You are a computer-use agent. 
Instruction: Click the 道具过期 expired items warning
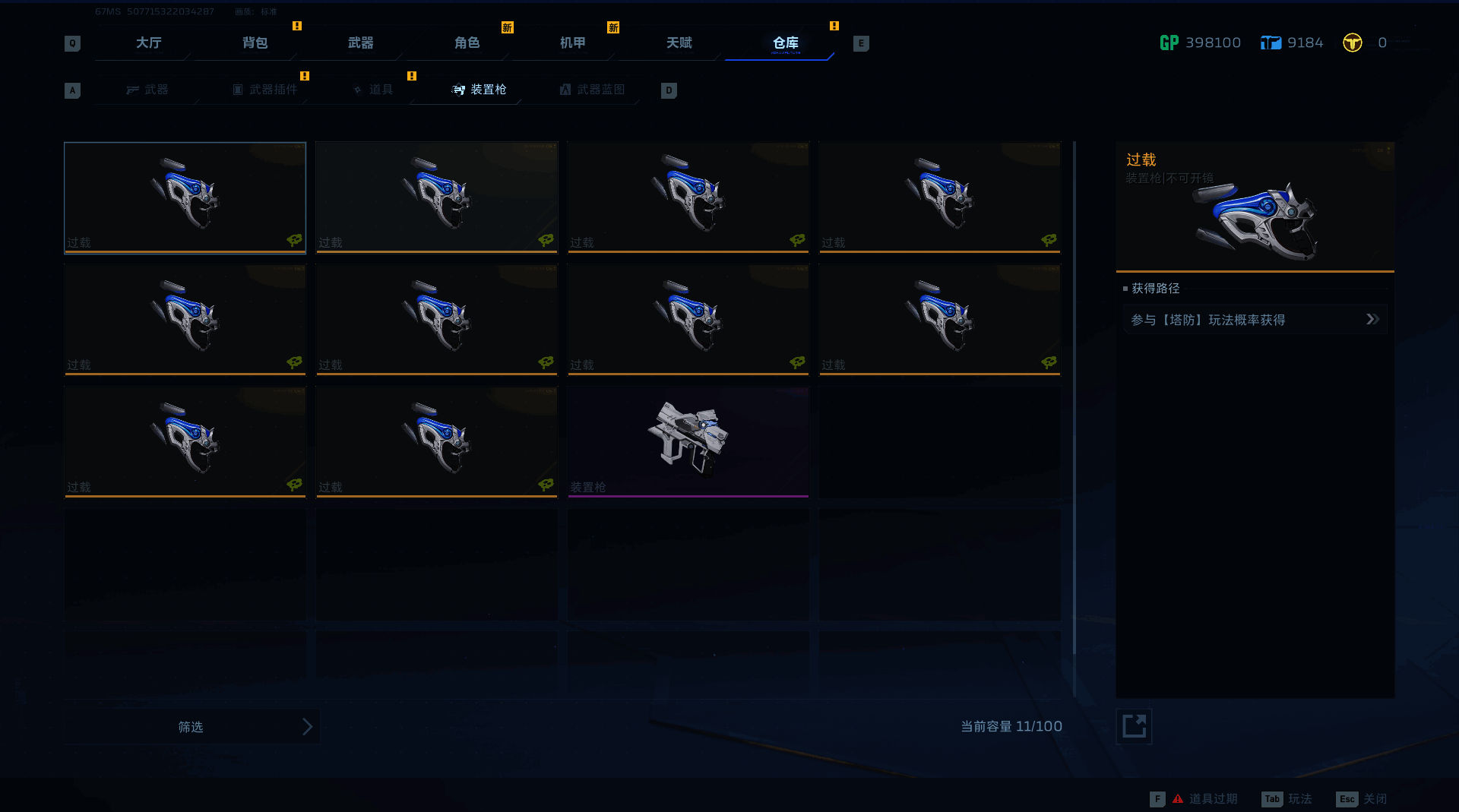[1204, 799]
